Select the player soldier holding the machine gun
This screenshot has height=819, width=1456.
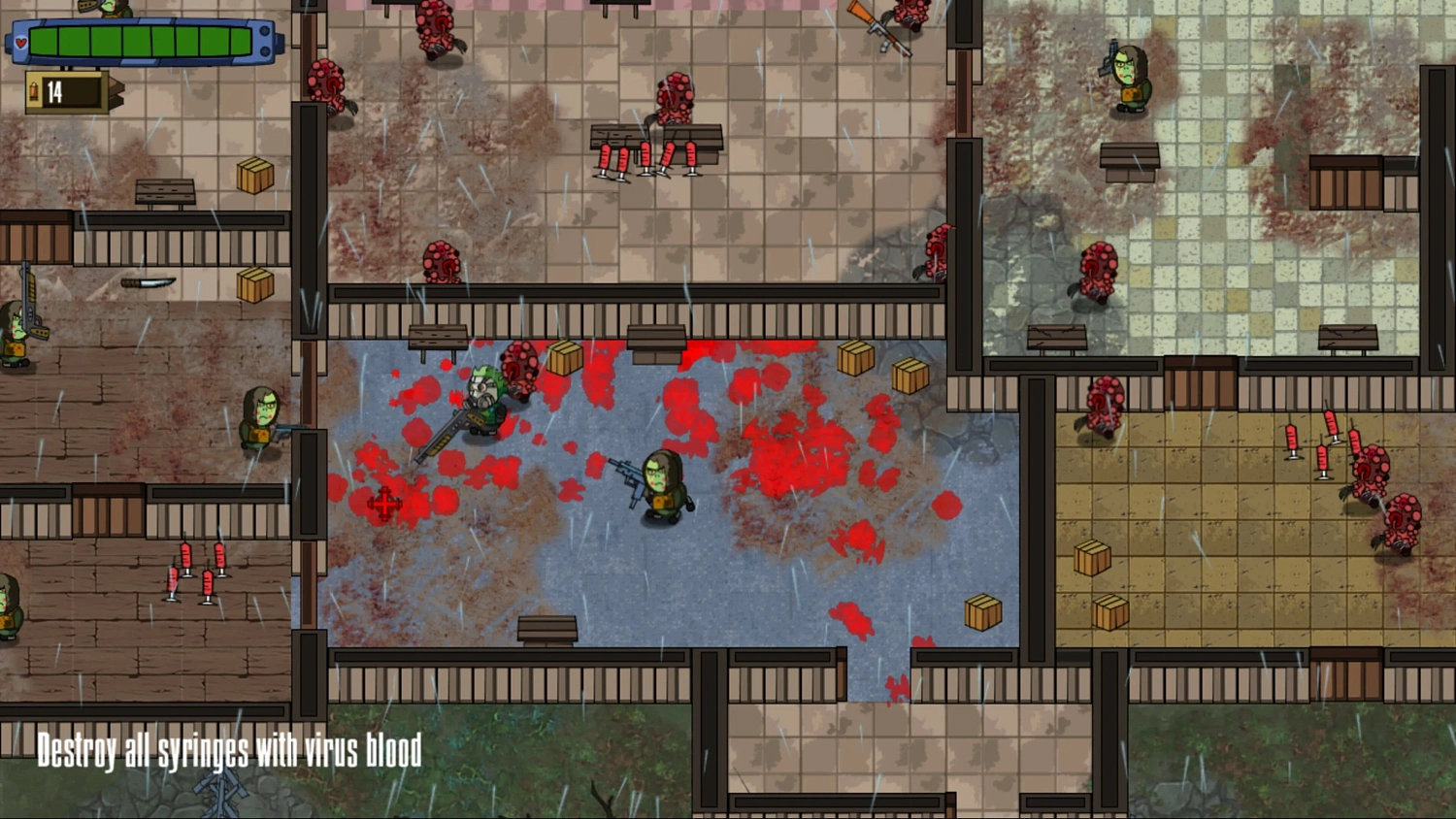662,483
